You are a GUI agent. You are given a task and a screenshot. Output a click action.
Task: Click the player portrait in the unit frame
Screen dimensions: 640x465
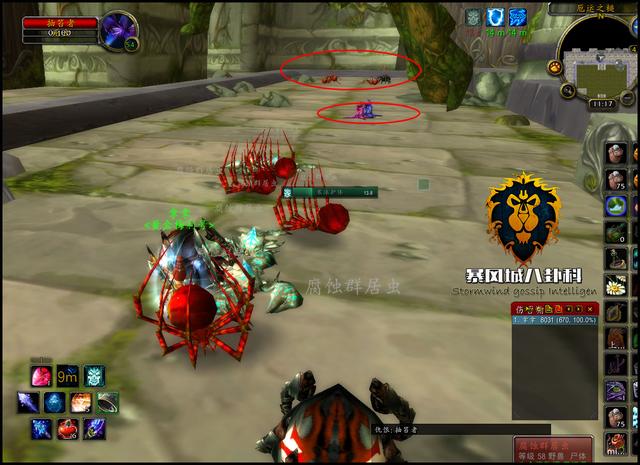(x=119, y=29)
